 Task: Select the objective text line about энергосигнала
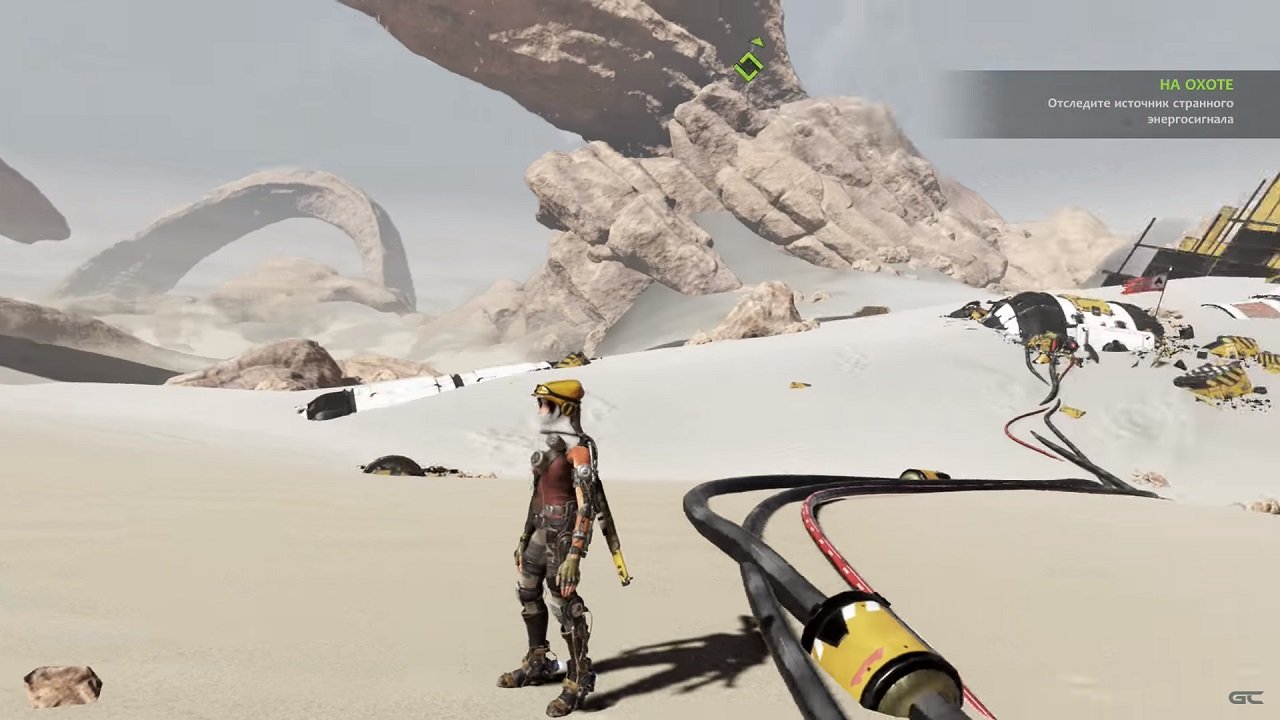pyautogui.click(x=1191, y=117)
